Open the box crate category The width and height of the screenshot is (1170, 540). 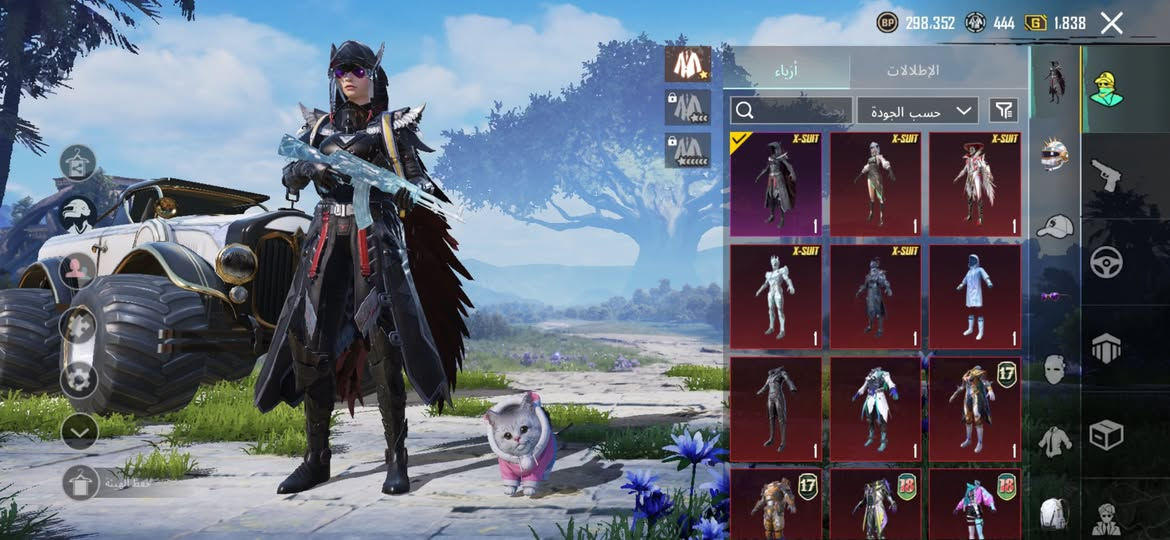[x=1106, y=435]
